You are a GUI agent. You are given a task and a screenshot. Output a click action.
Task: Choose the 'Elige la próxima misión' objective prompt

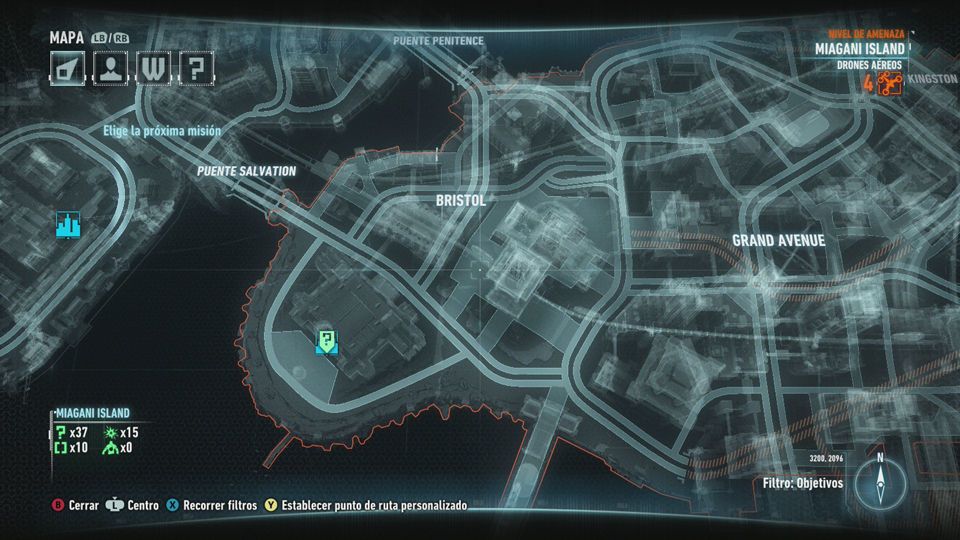162,131
